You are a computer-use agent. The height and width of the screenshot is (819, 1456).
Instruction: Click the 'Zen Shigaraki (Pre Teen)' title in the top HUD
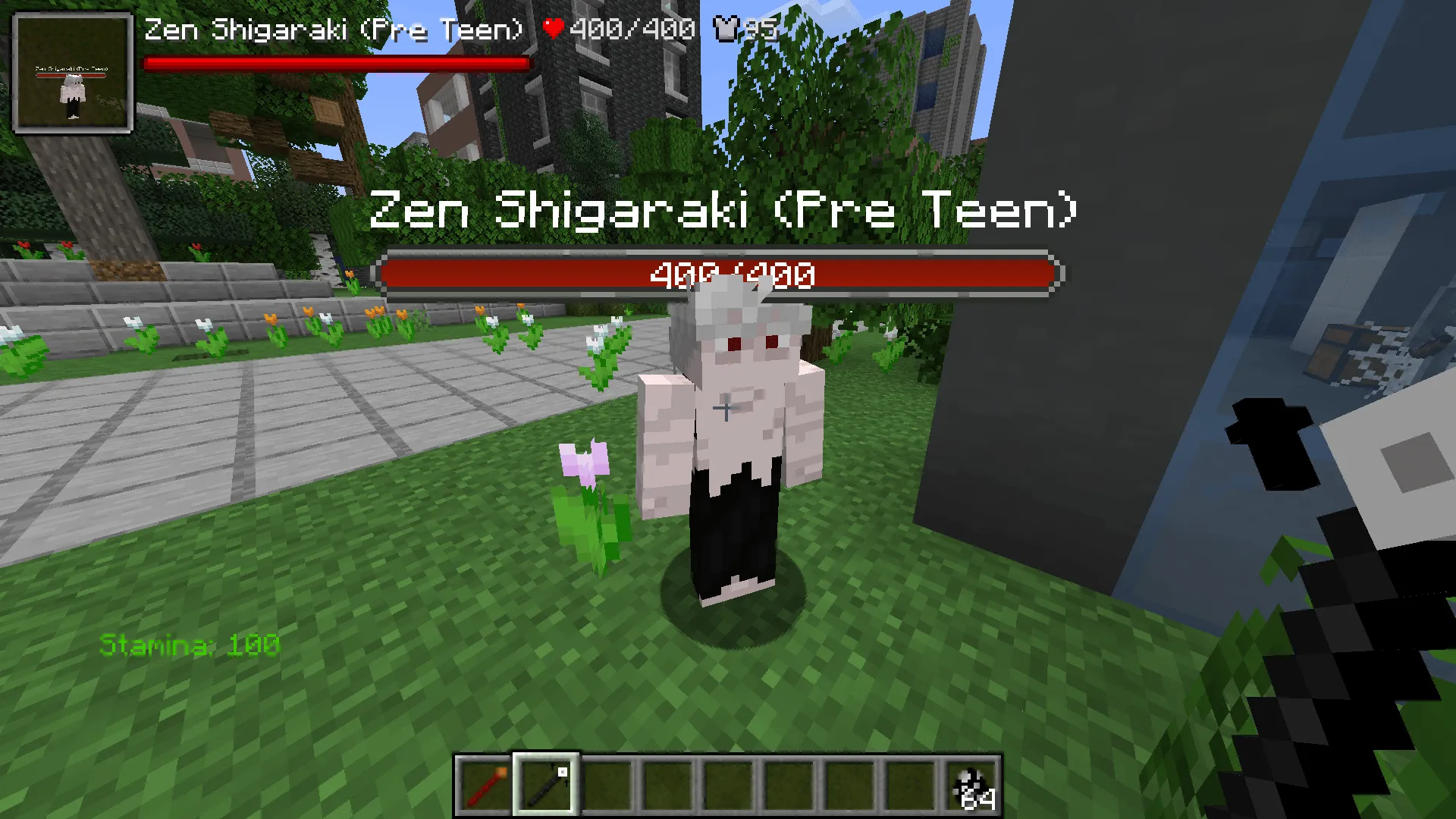[334, 29]
